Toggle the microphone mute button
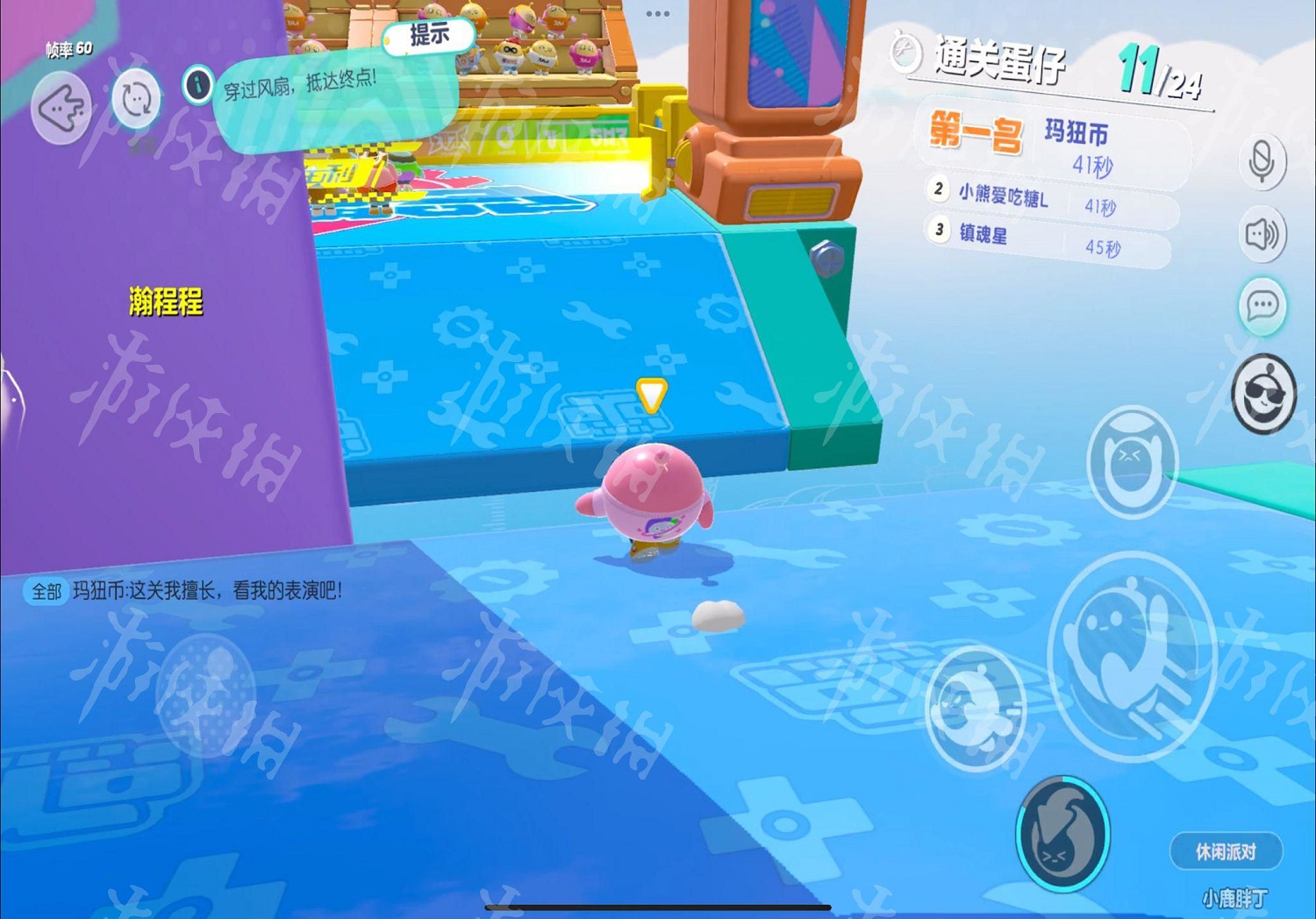Screen dimensions: 1316x919 click(x=1262, y=160)
